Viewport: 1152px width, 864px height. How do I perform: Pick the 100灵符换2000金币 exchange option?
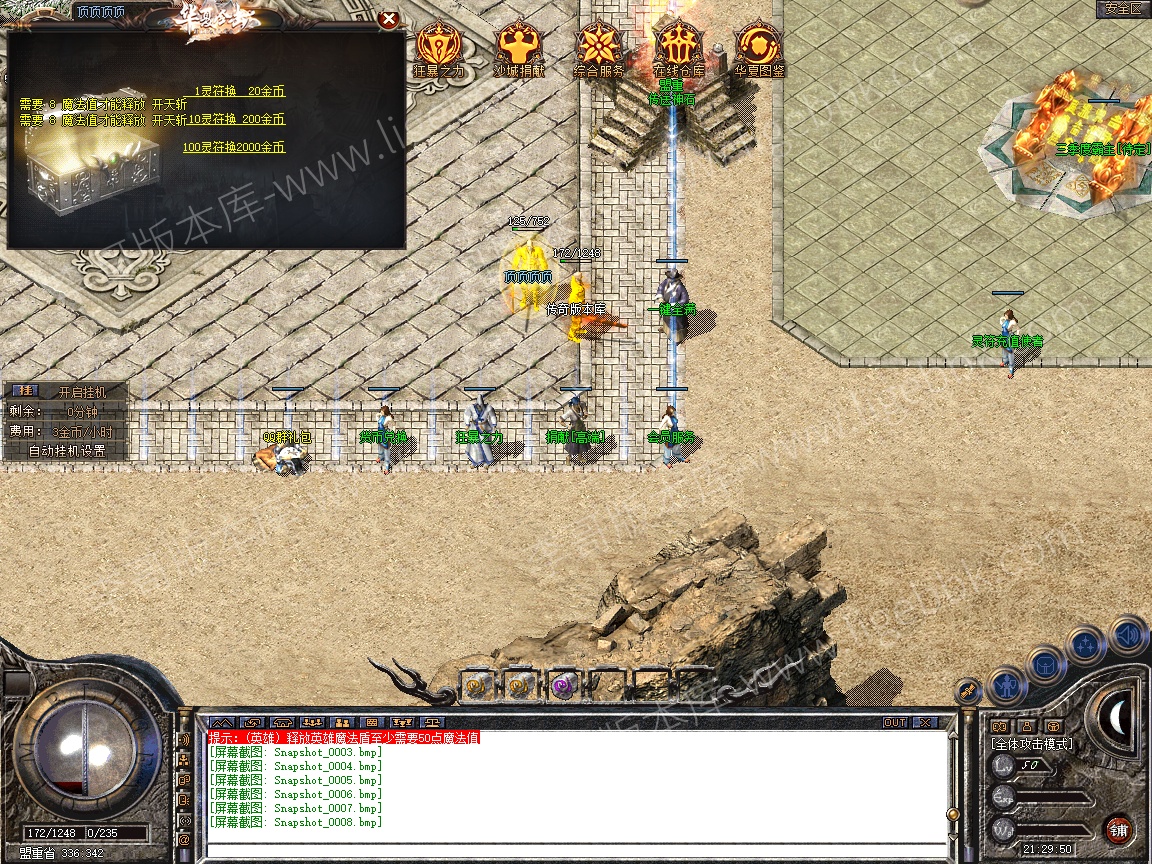(x=233, y=147)
